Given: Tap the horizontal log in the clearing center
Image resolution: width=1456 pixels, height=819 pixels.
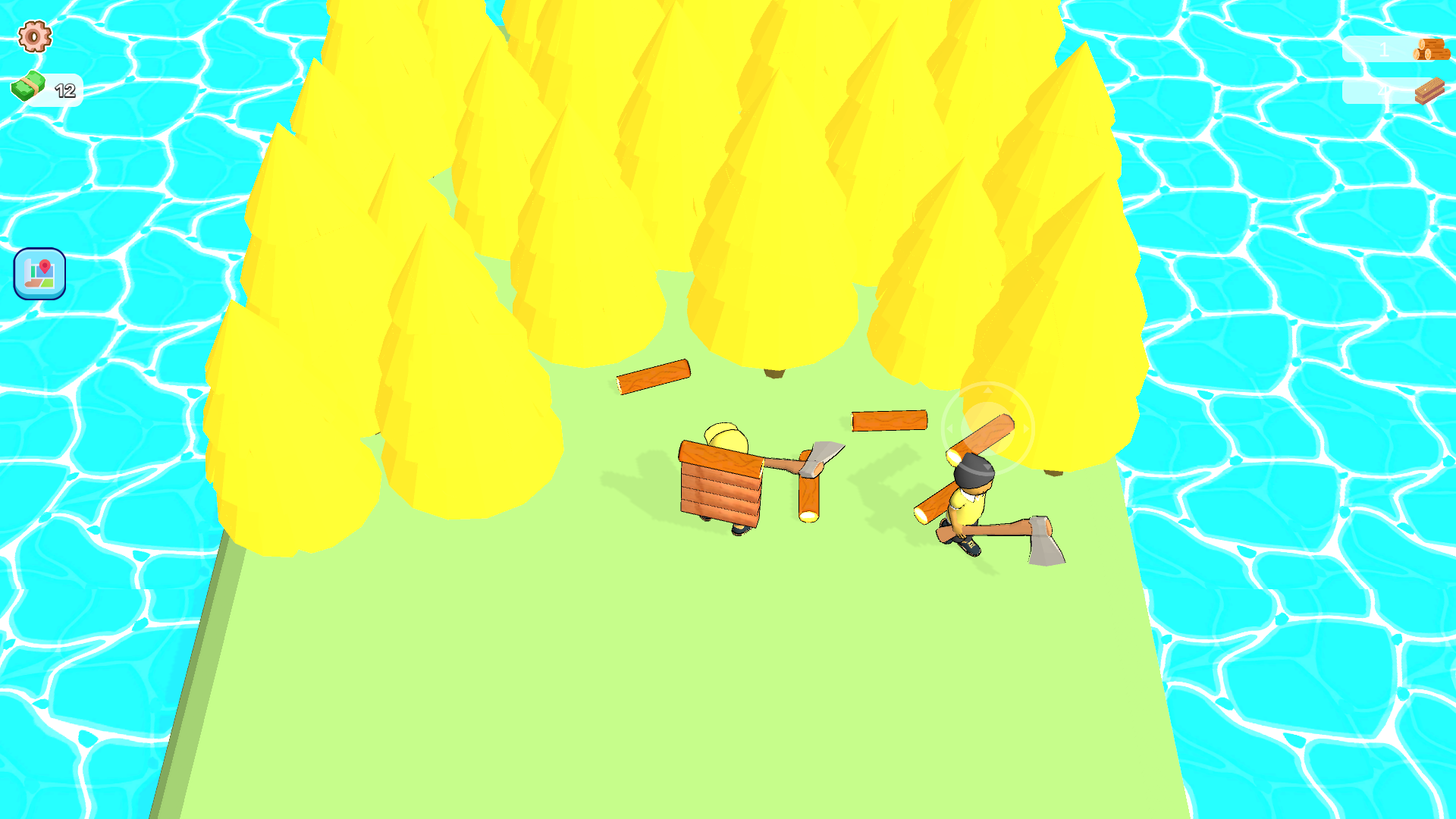Looking at the screenshot, I should click(x=889, y=421).
